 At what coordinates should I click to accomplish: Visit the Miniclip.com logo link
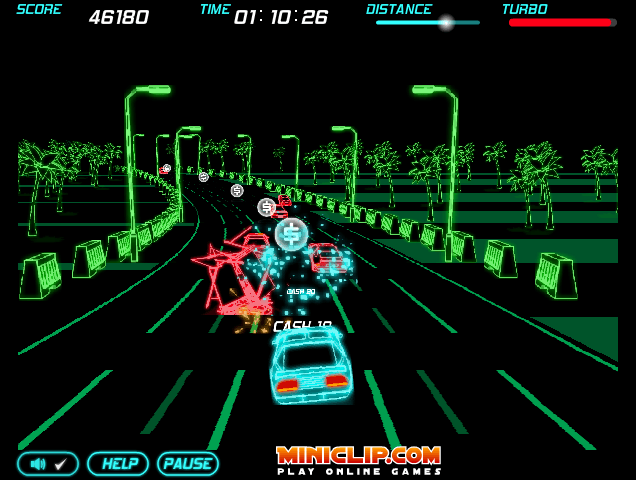359,457
